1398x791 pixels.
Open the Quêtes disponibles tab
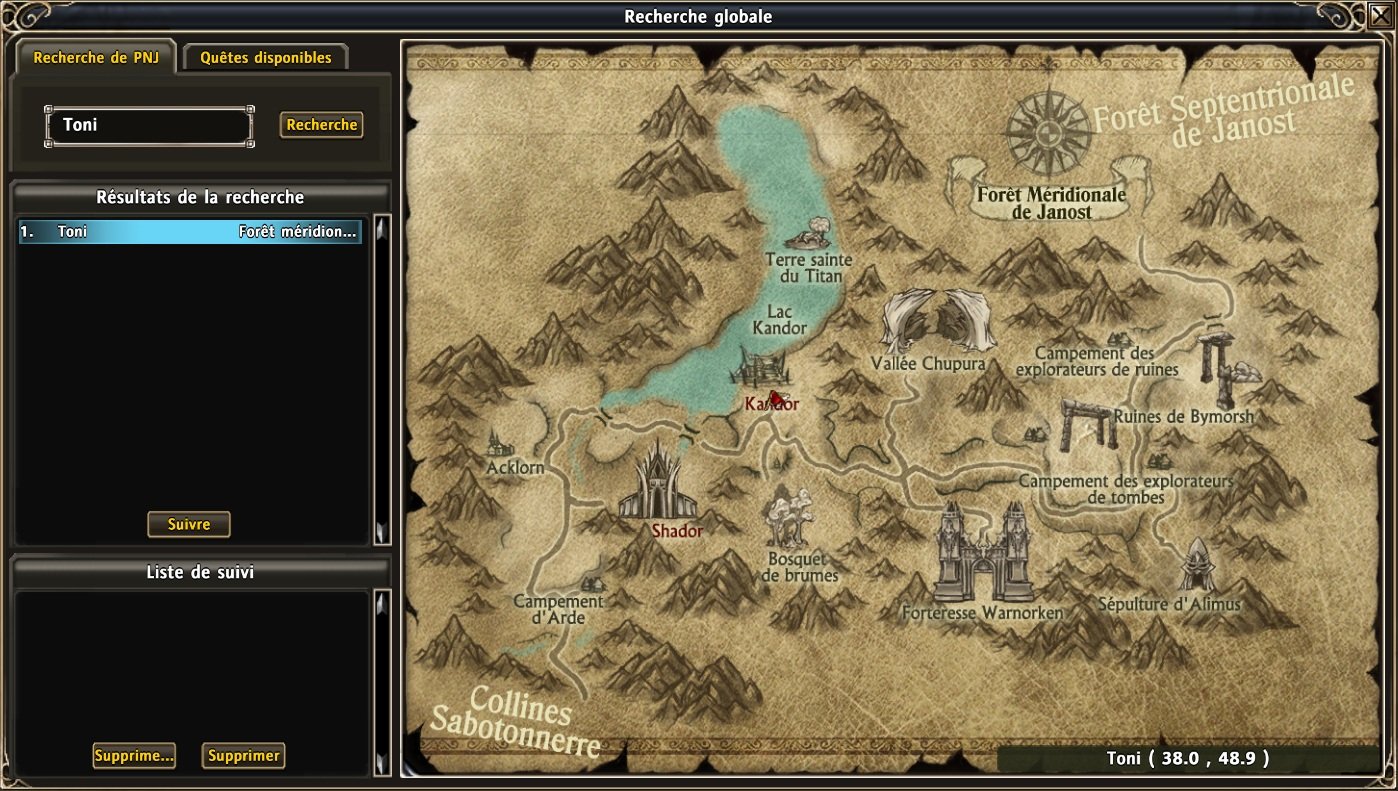[x=266, y=58]
